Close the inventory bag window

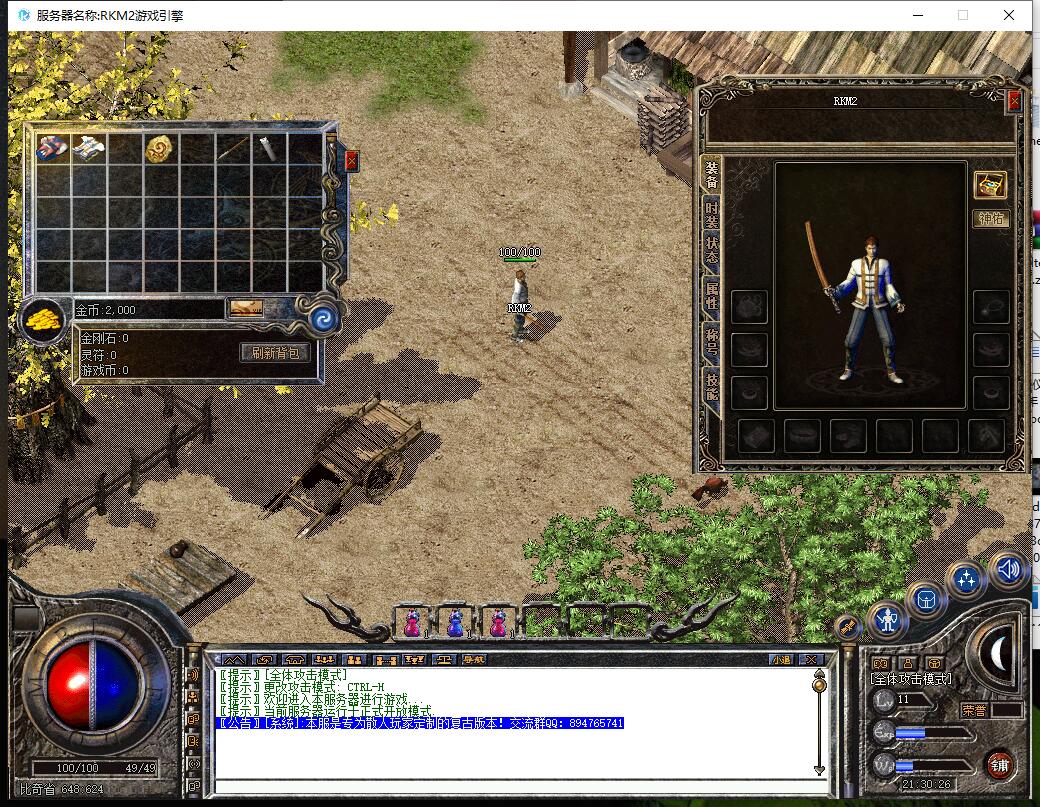pos(351,160)
